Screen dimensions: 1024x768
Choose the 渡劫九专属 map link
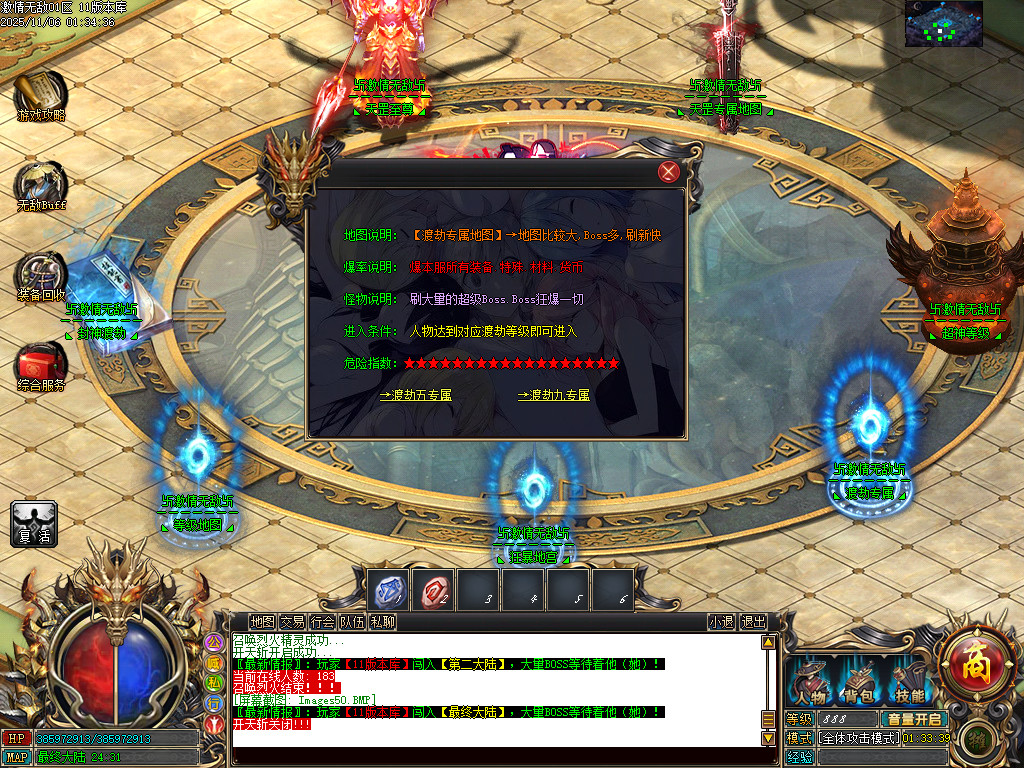tap(554, 395)
